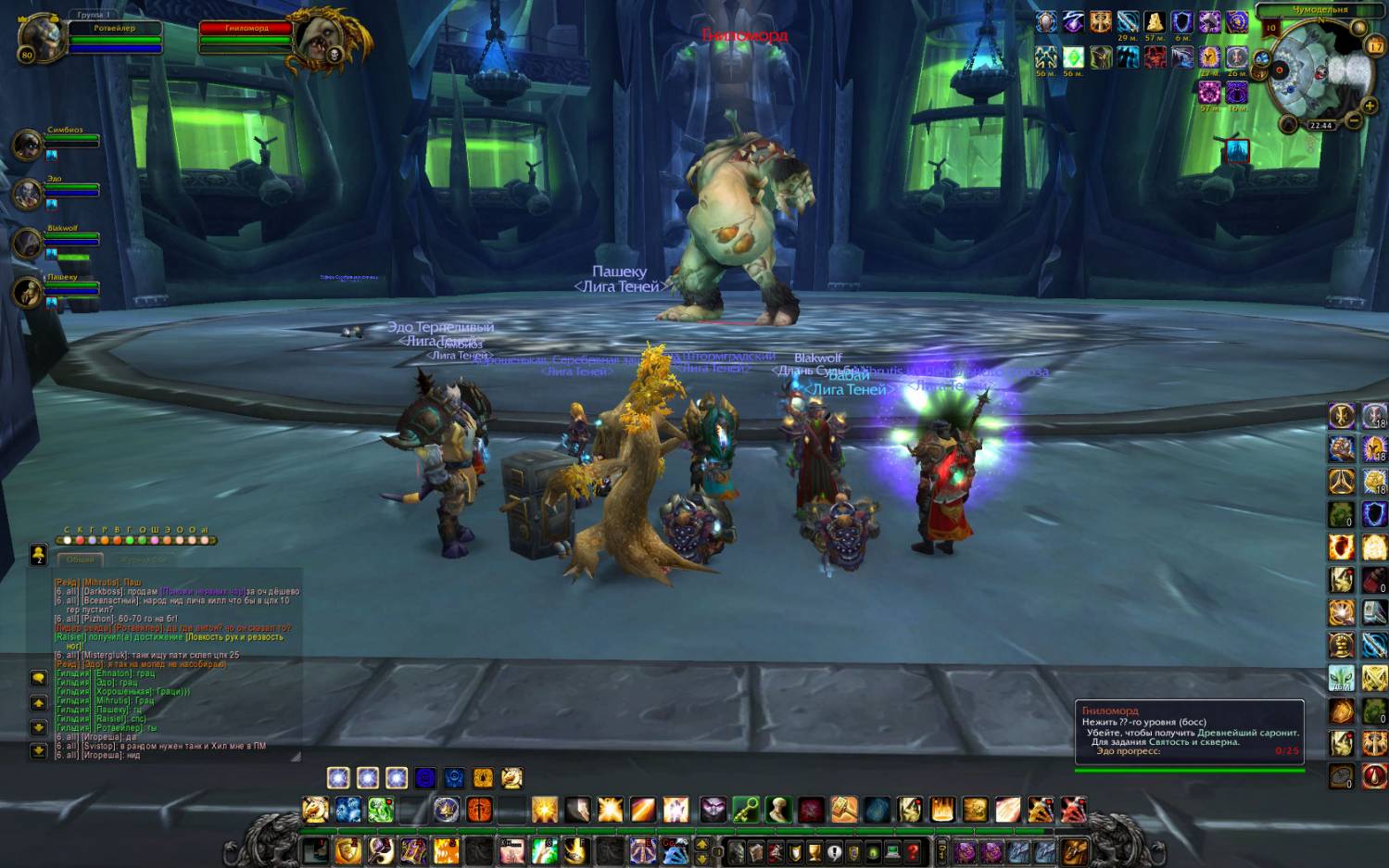The width and height of the screenshot is (1389, 868).
Task: Zoom out the minimap with minus button
Action: coord(1353,121)
